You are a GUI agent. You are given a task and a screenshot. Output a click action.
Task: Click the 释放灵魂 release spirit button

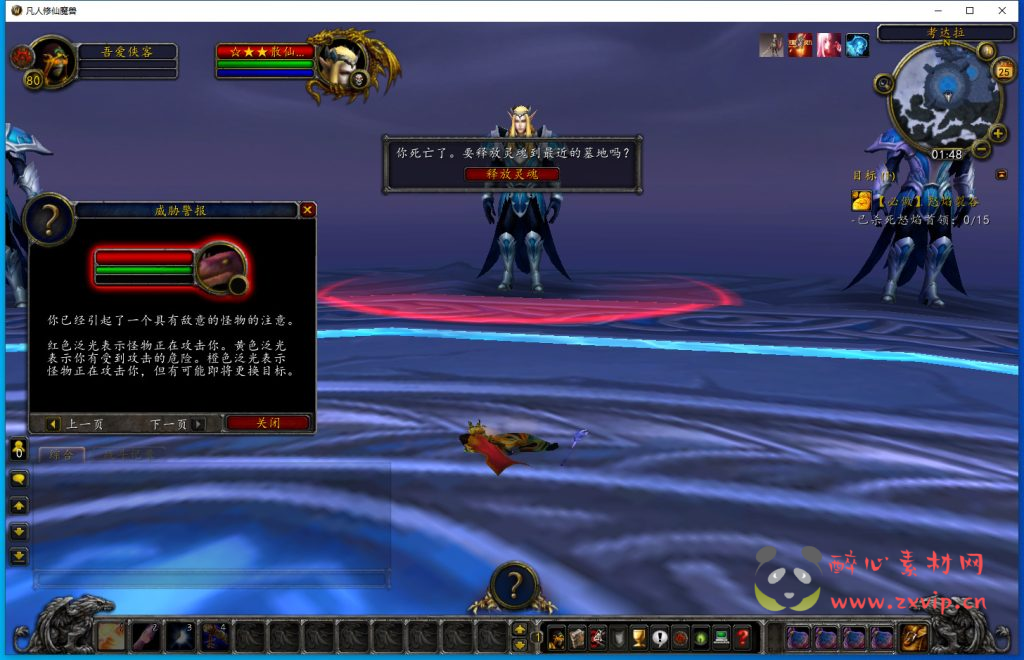coord(511,174)
